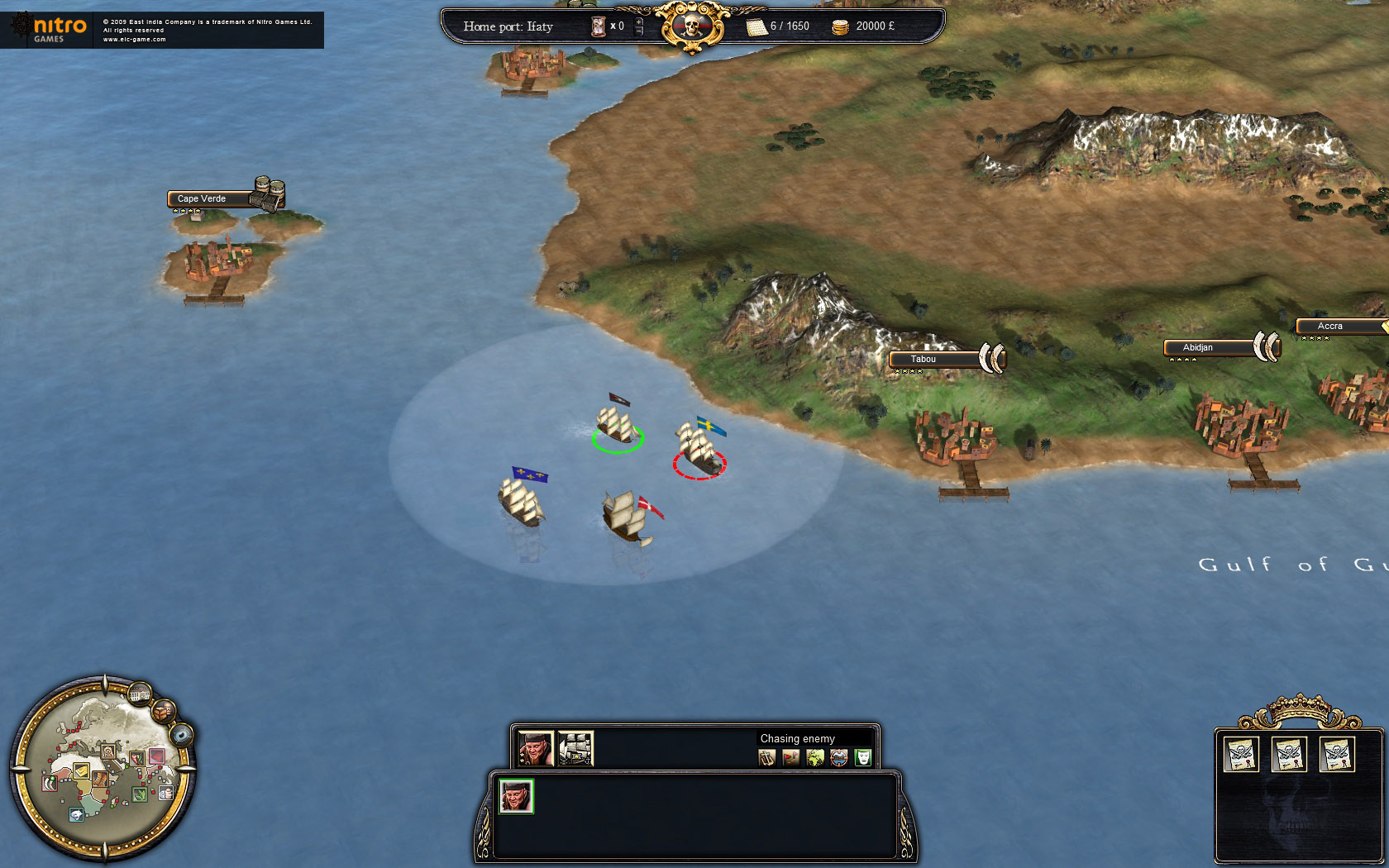
Task: Click the spyglass eye icon near the minimap
Action: [181, 736]
